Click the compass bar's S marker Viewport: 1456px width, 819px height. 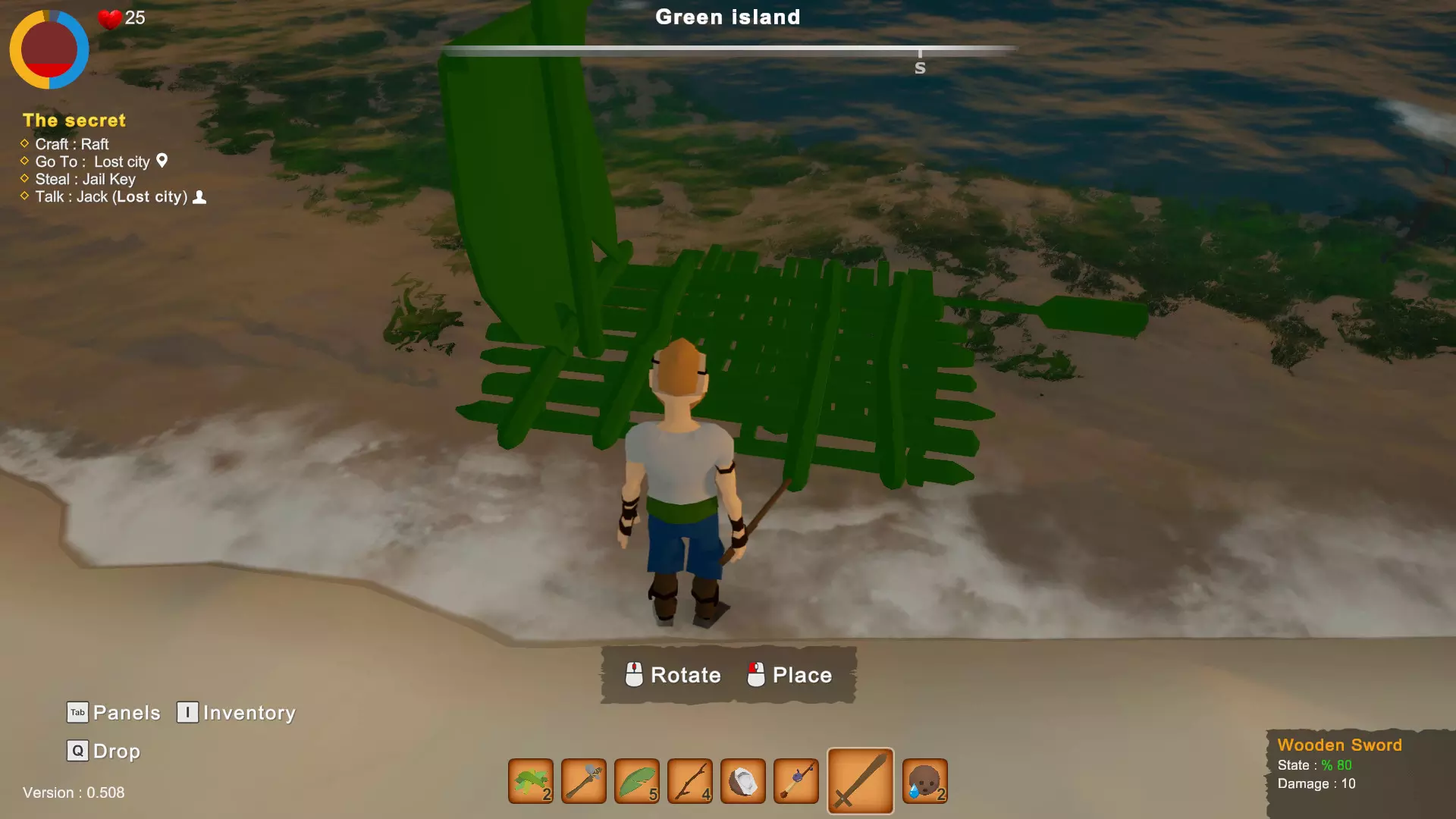point(920,67)
